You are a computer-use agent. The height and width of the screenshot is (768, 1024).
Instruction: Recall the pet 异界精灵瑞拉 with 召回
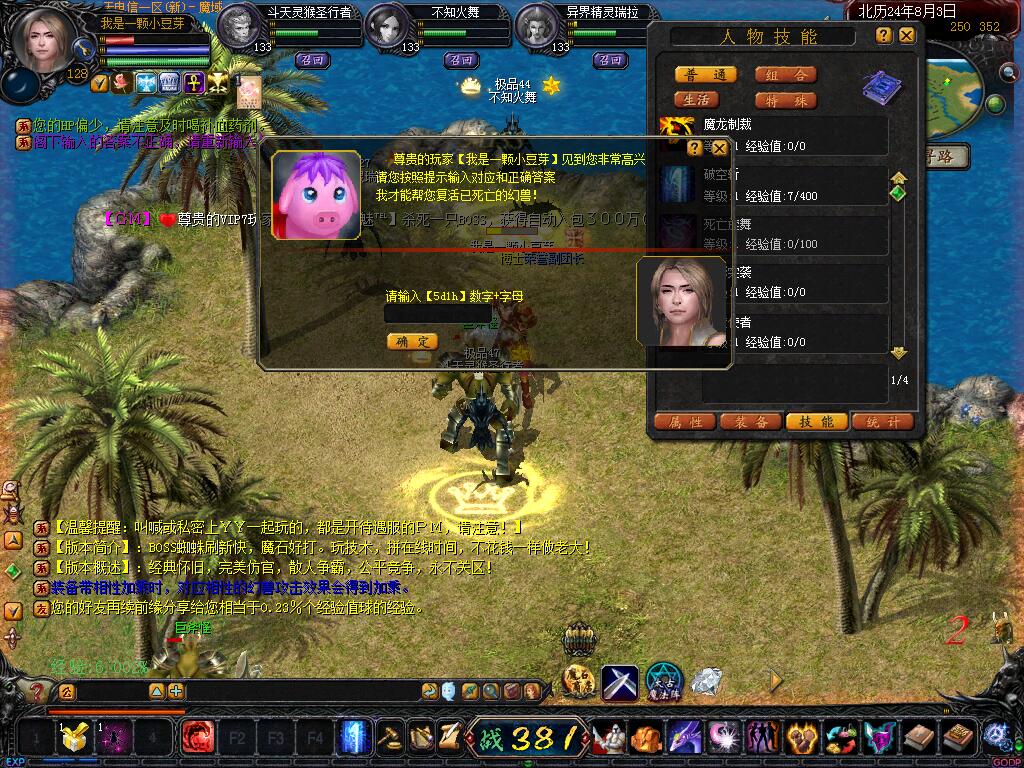(609, 59)
